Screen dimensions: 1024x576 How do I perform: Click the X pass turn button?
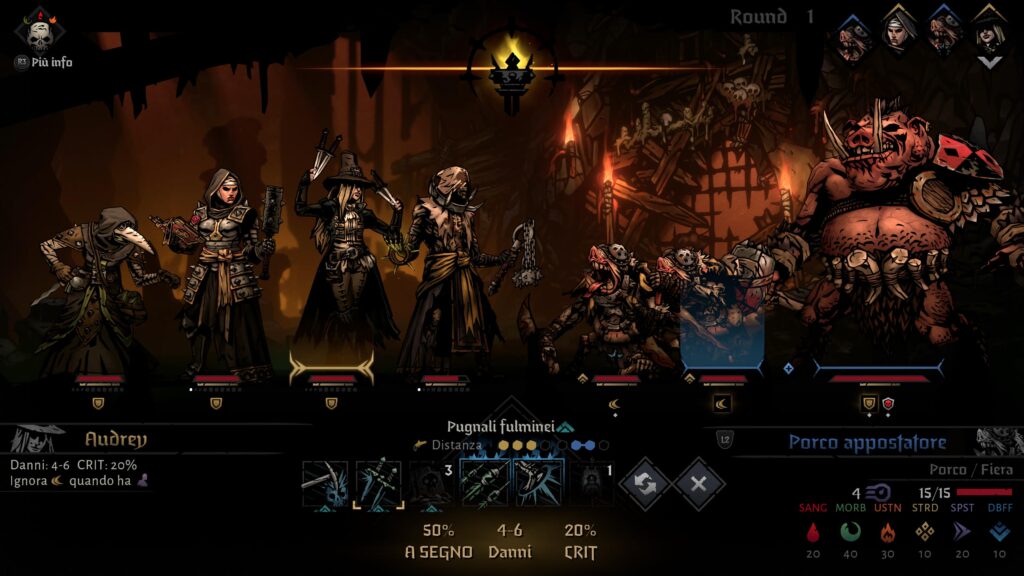click(699, 484)
